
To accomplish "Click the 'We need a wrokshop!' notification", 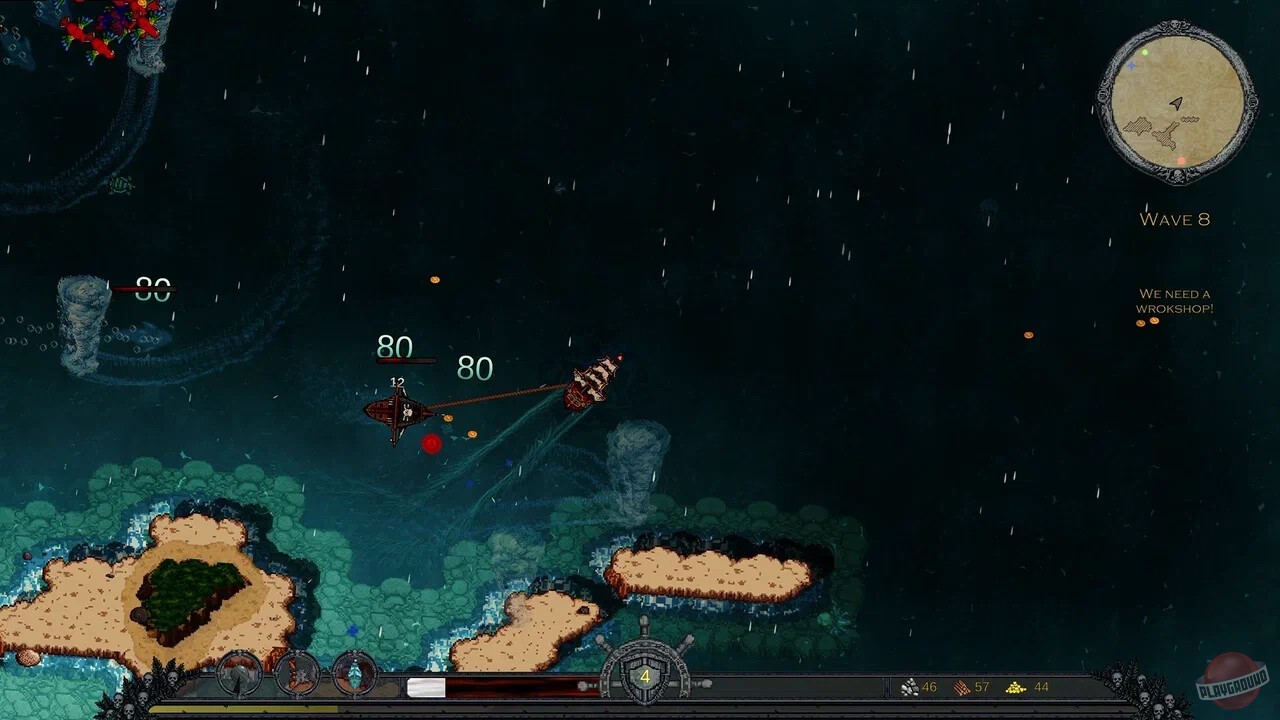I will point(1176,301).
